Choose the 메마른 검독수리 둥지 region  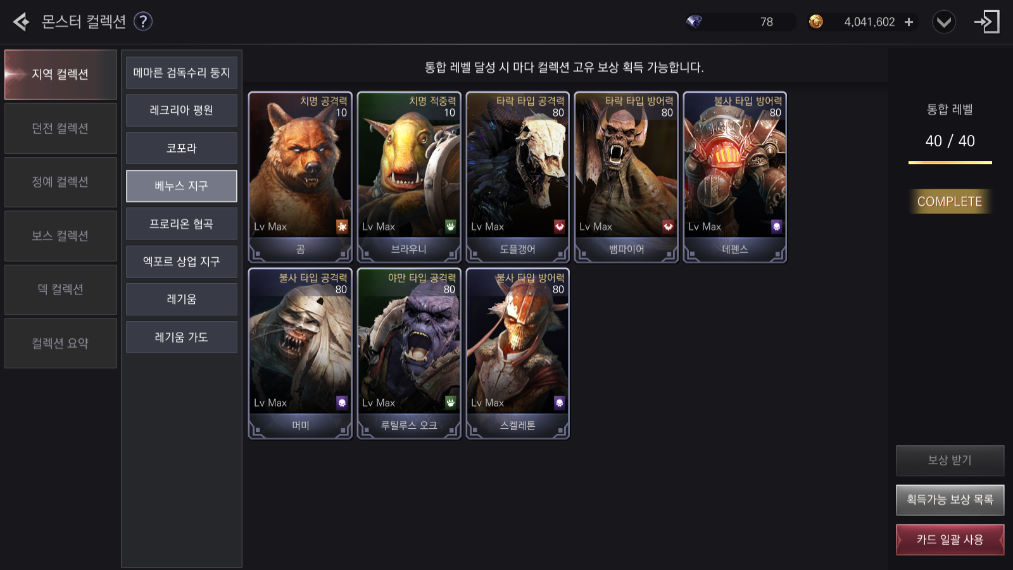click(x=181, y=73)
